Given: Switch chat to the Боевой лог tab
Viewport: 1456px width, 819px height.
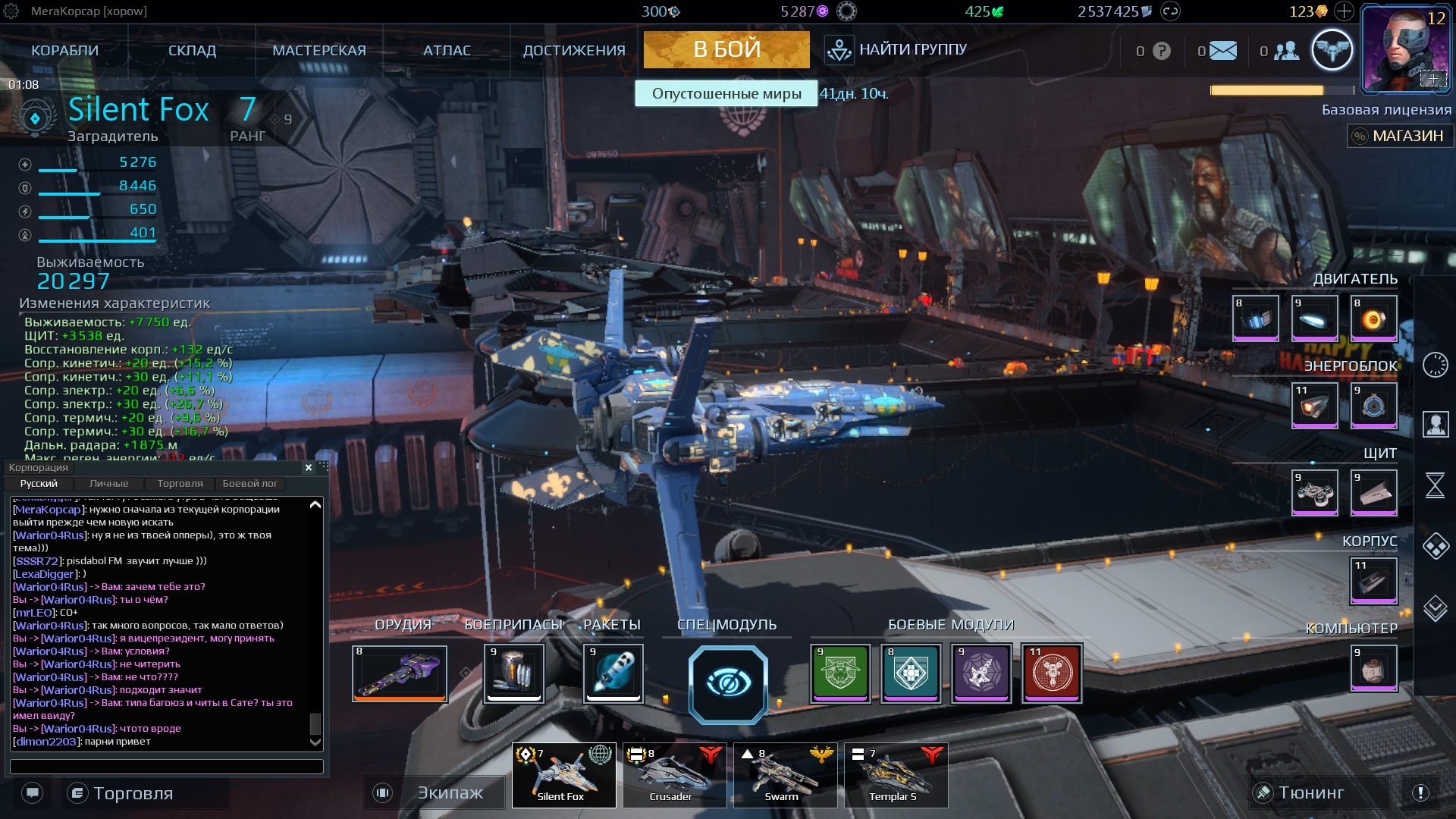Looking at the screenshot, I should pos(249,484).
